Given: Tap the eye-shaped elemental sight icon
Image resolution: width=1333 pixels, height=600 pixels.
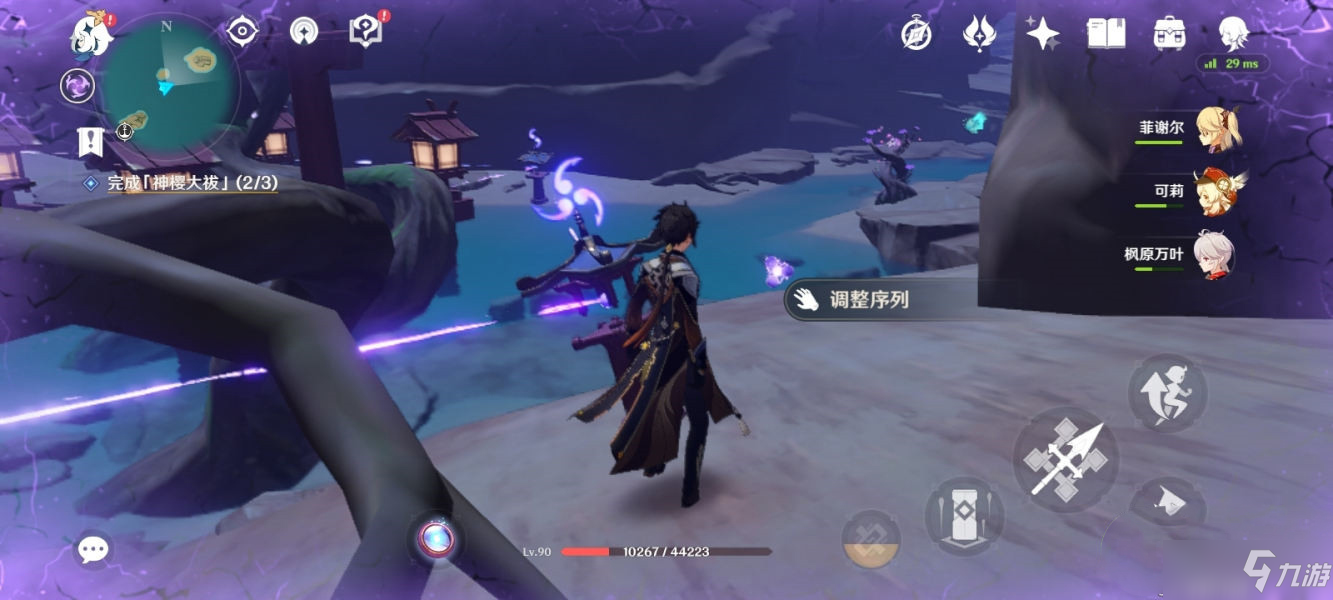Looking at the screenshot, I should (x=242, y=32).
